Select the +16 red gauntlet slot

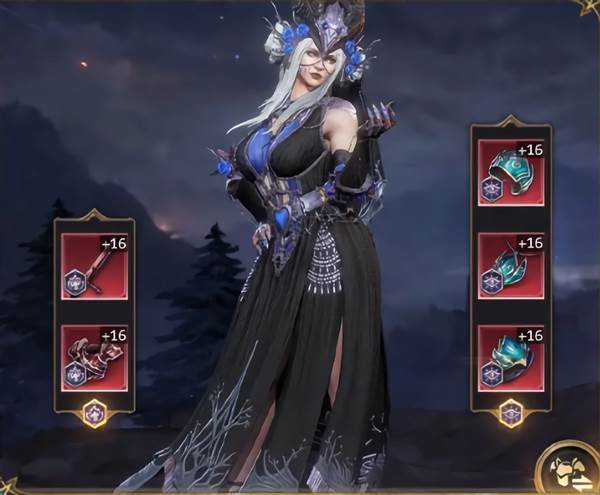click(x=94, y=356)
